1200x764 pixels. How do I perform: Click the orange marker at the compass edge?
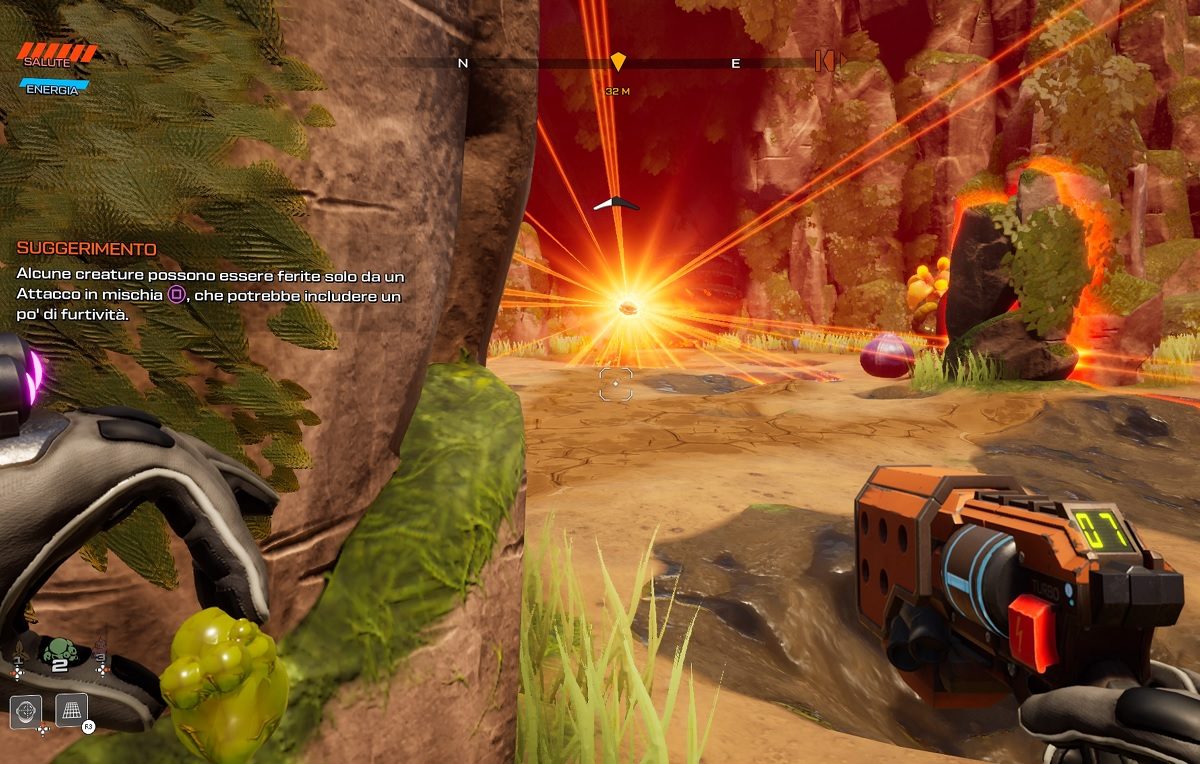pyautogui.click(x=824, y=62)
